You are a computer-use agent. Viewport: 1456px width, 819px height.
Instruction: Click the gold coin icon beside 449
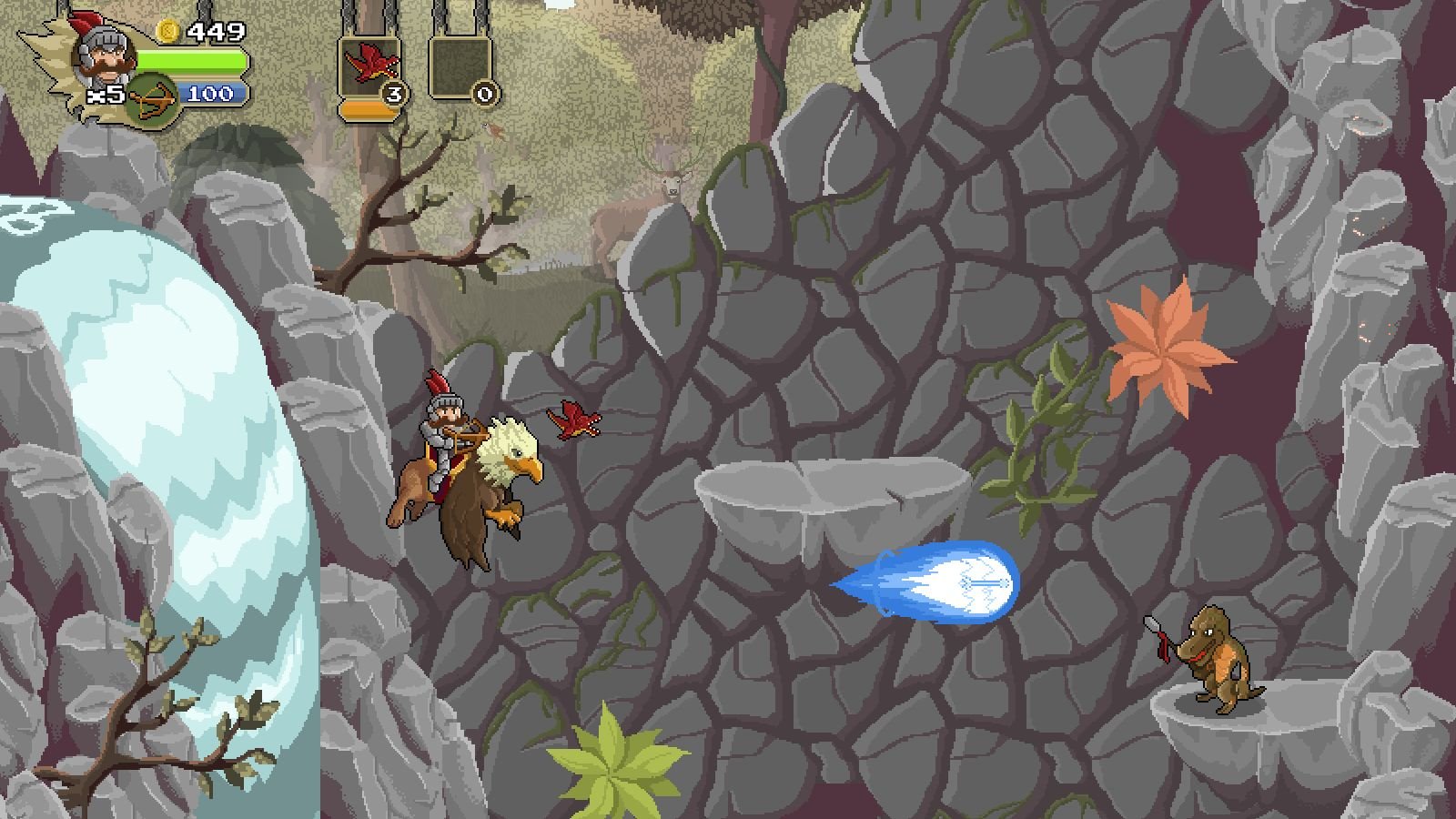pos(167,31)
